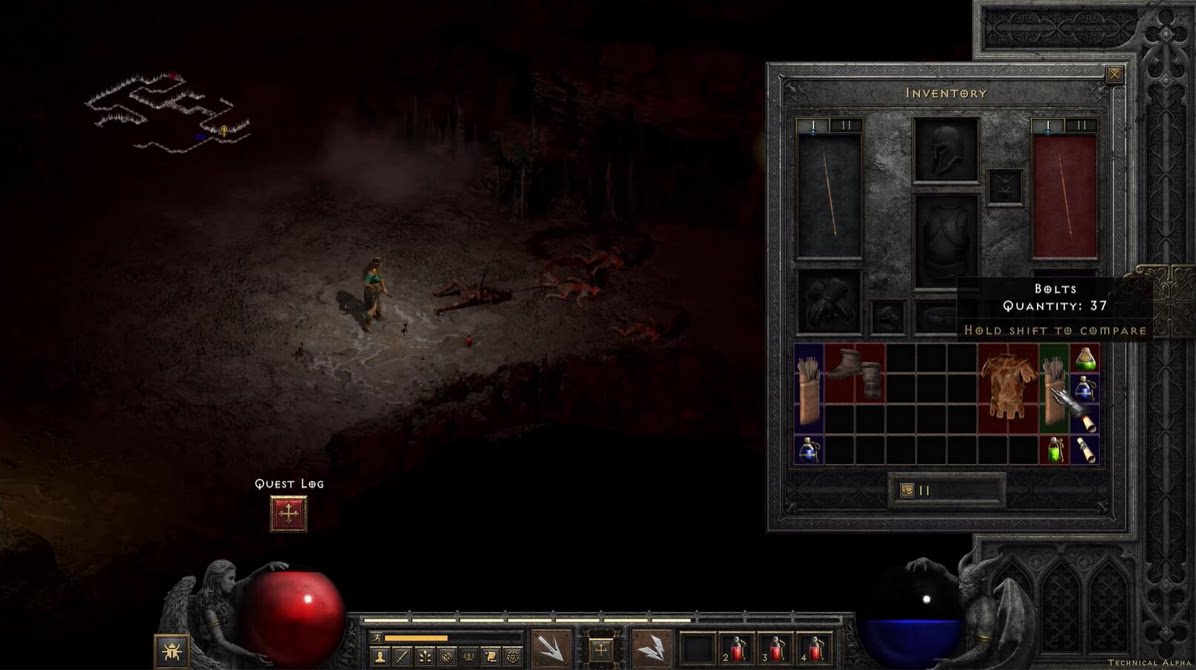Open the right skill selector with lightning icon
This screenshot has height=670, width=1196.
click(x=653, y=648)
